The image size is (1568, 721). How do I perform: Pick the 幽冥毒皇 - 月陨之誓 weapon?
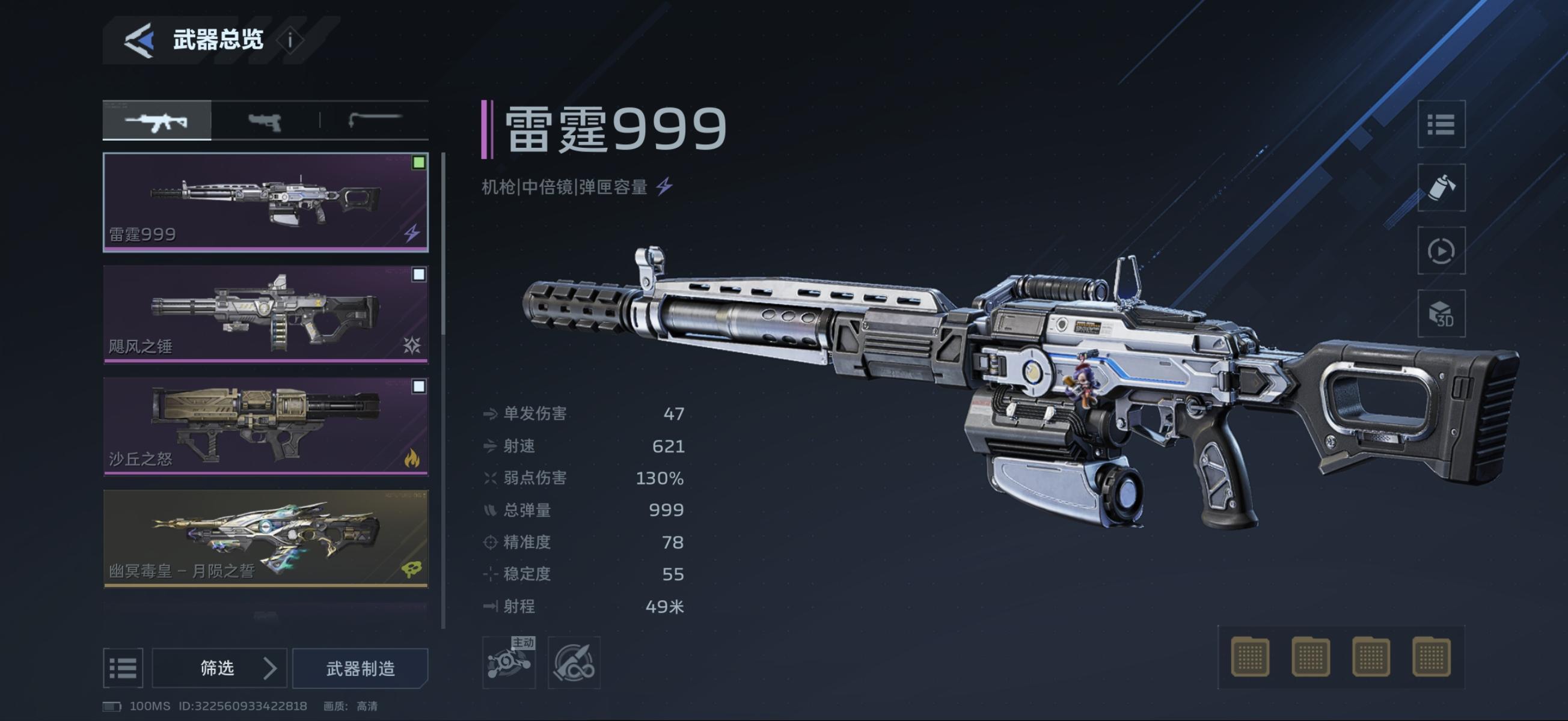point(265,538)
